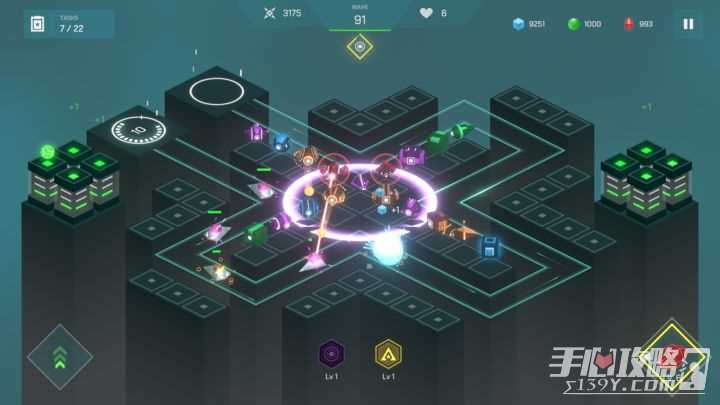Image resolution: width=720 pixels, height=405 pixels.
Task: Pause the game with the pause button
Action: (x=687, y=24)
